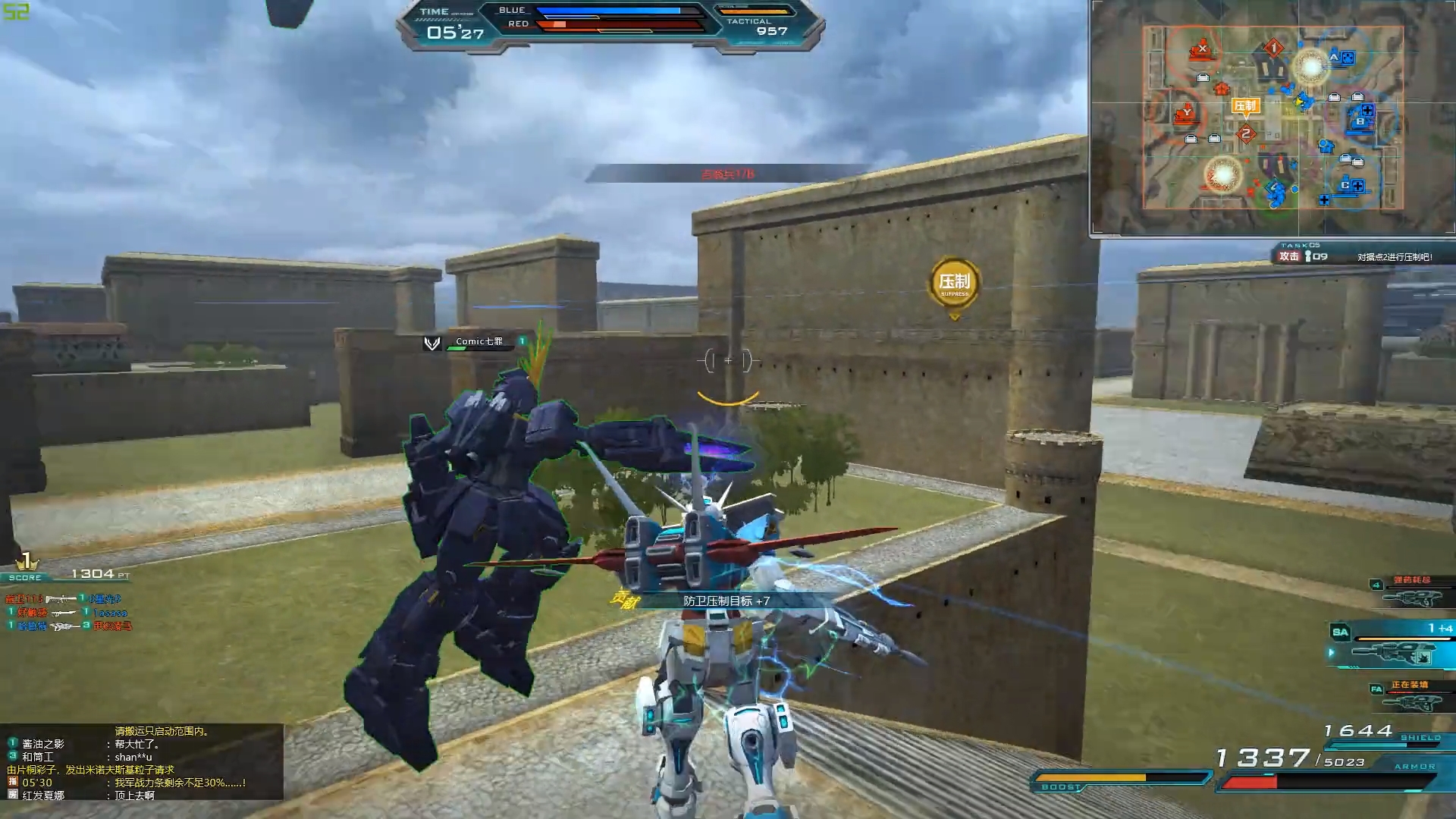
Task: Select the red Y base on minimap
Action: (1186, 115)
